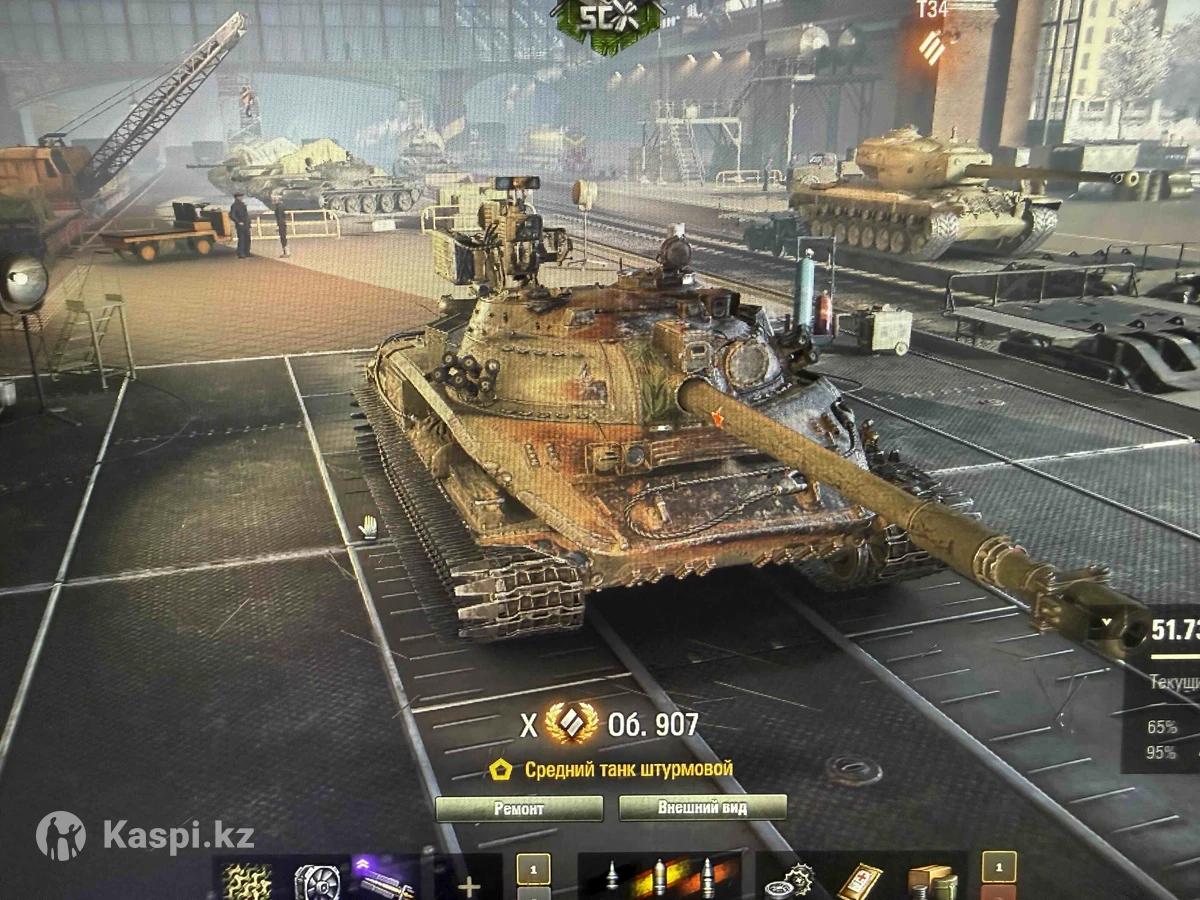Select the camouflage net equipment slot
Screen dimensions: 1200x900
pyautogui.click(x=246, y=881)
